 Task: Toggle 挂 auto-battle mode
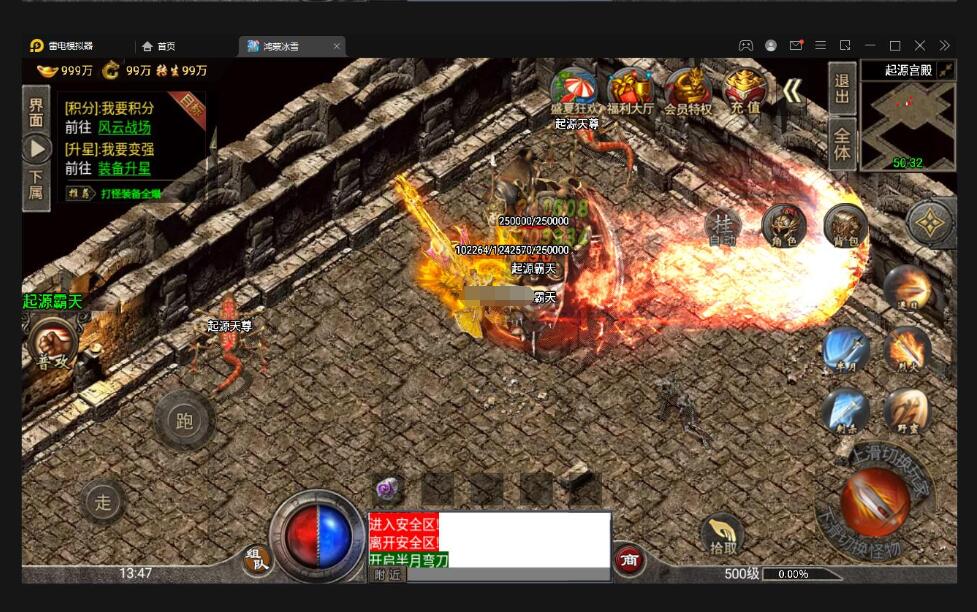pos(723,227)
